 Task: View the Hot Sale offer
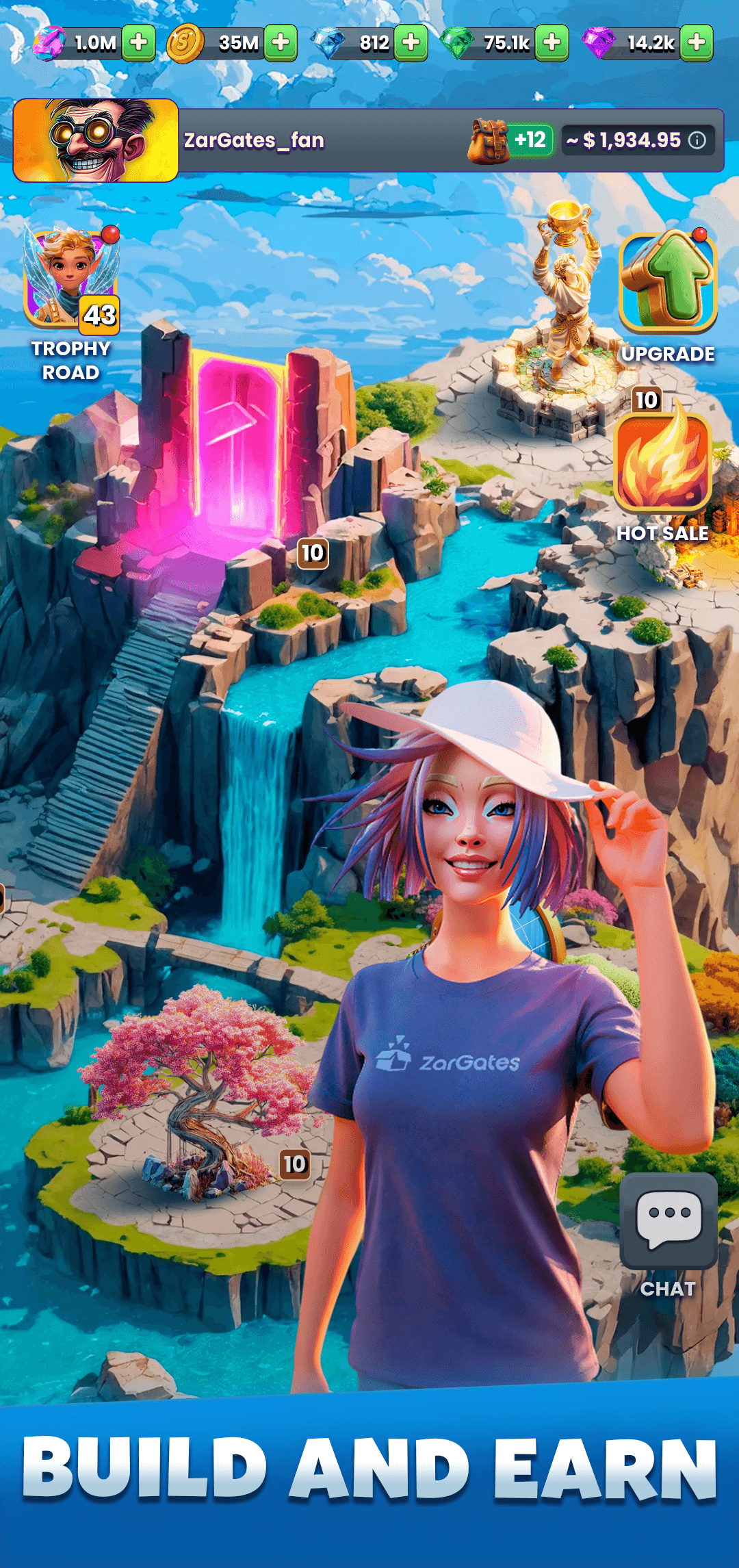[662, 465]
